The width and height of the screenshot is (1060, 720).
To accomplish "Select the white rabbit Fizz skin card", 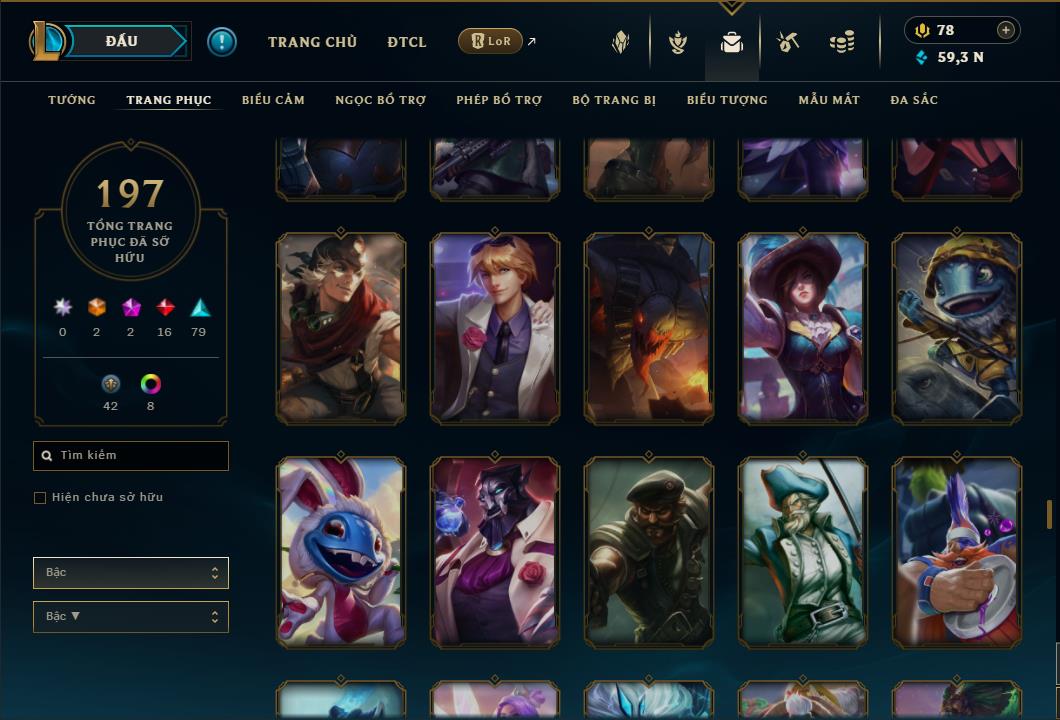I will pos(341,551).
